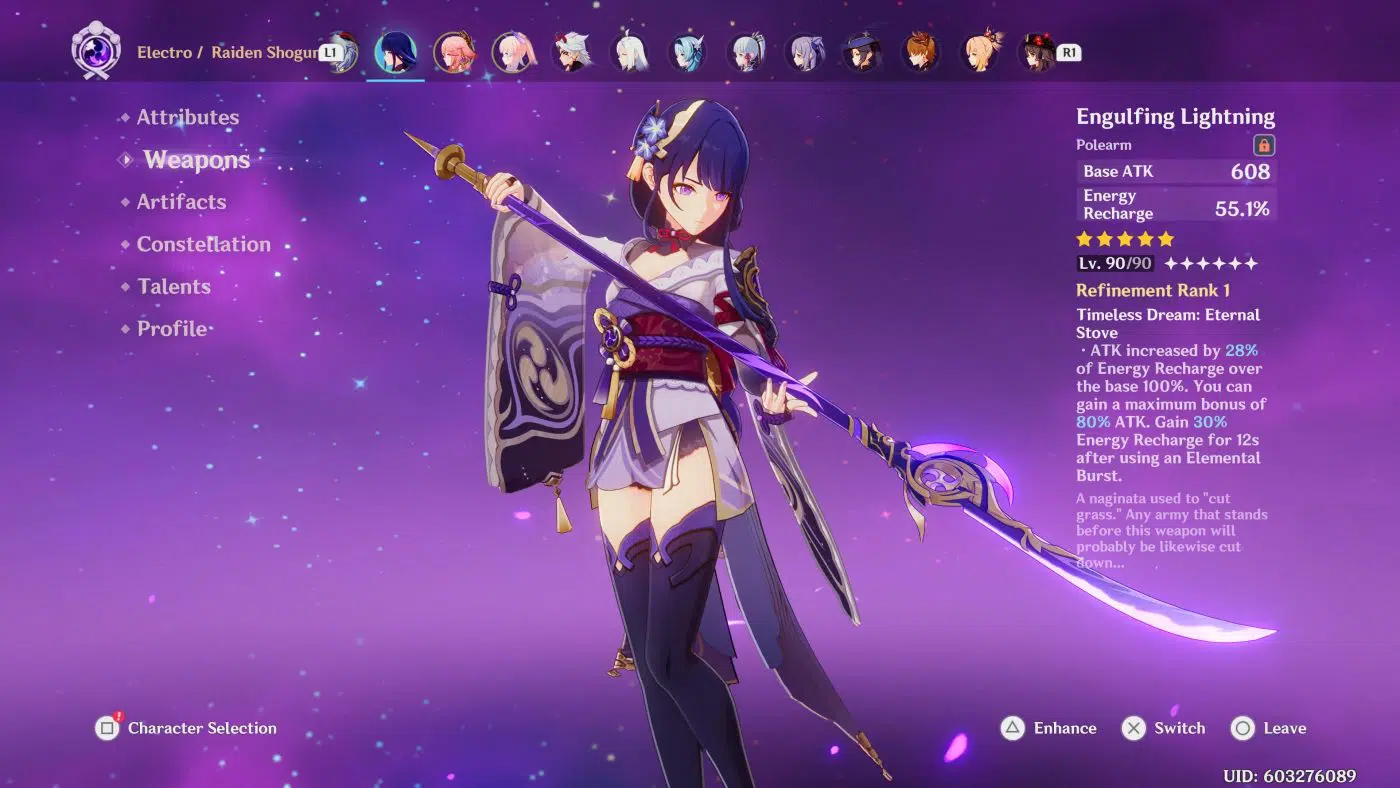The image size is (1400, 788).
Task: Go to the Artifacts section
Action: click(181, 202)
